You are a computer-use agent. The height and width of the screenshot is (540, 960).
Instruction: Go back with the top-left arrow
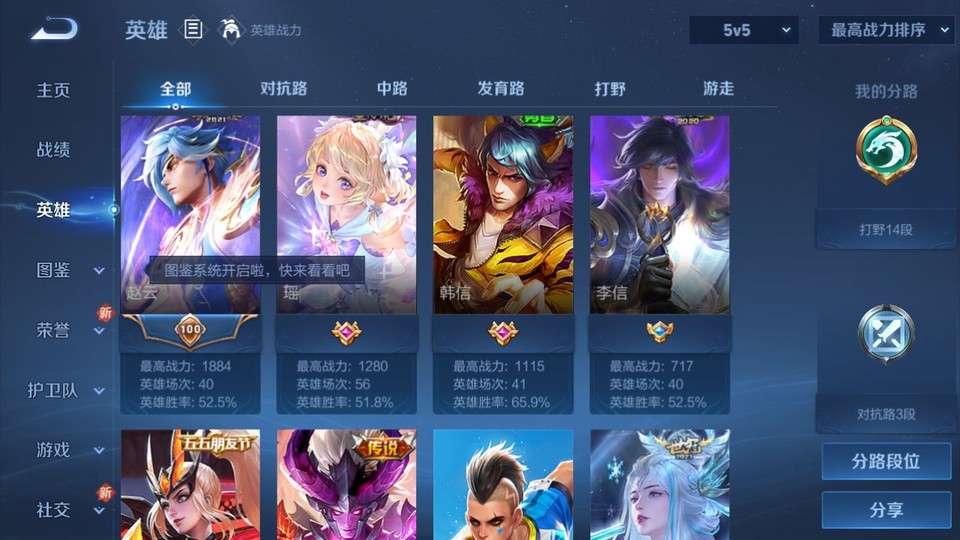[54, 30]
